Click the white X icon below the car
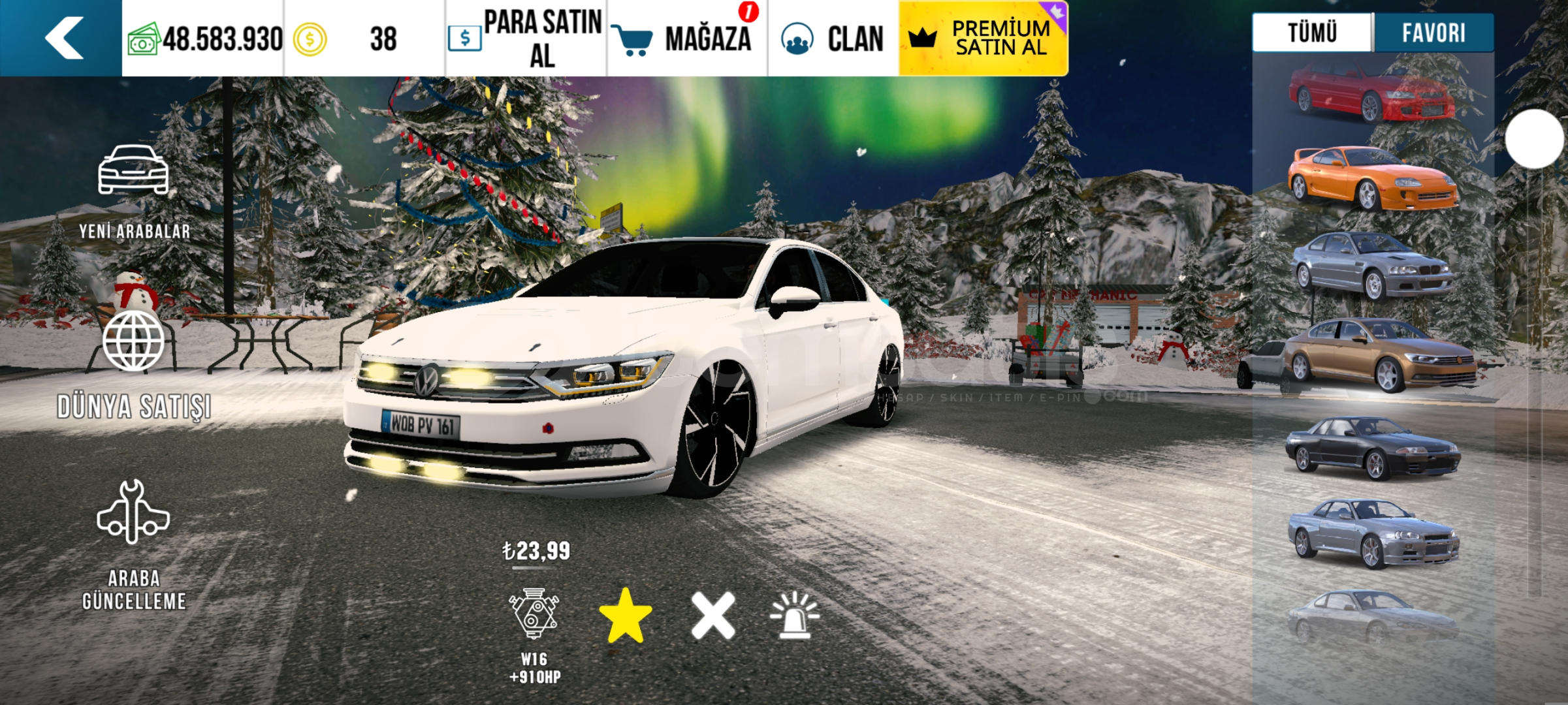The image size is (1568, 705). tap(713, 616)
